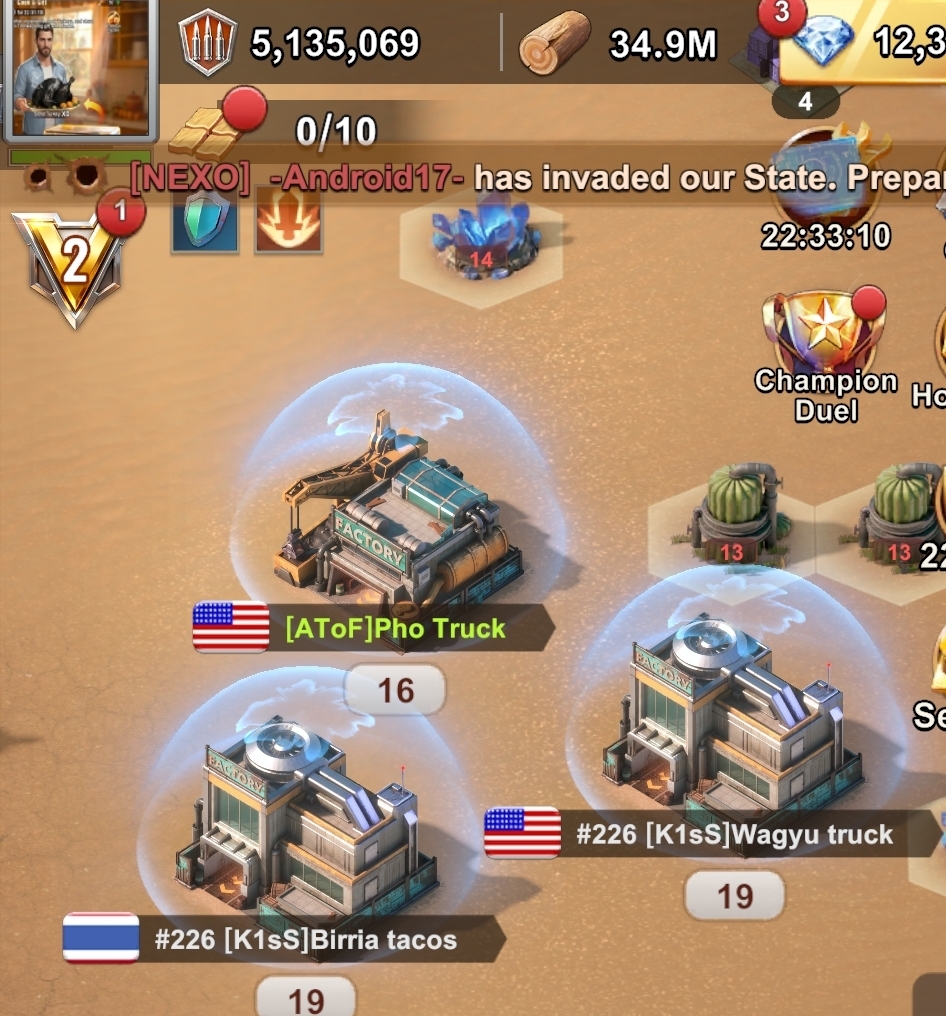Open the diamond currency shop
Screen dimensions: 946x1016
822,42
